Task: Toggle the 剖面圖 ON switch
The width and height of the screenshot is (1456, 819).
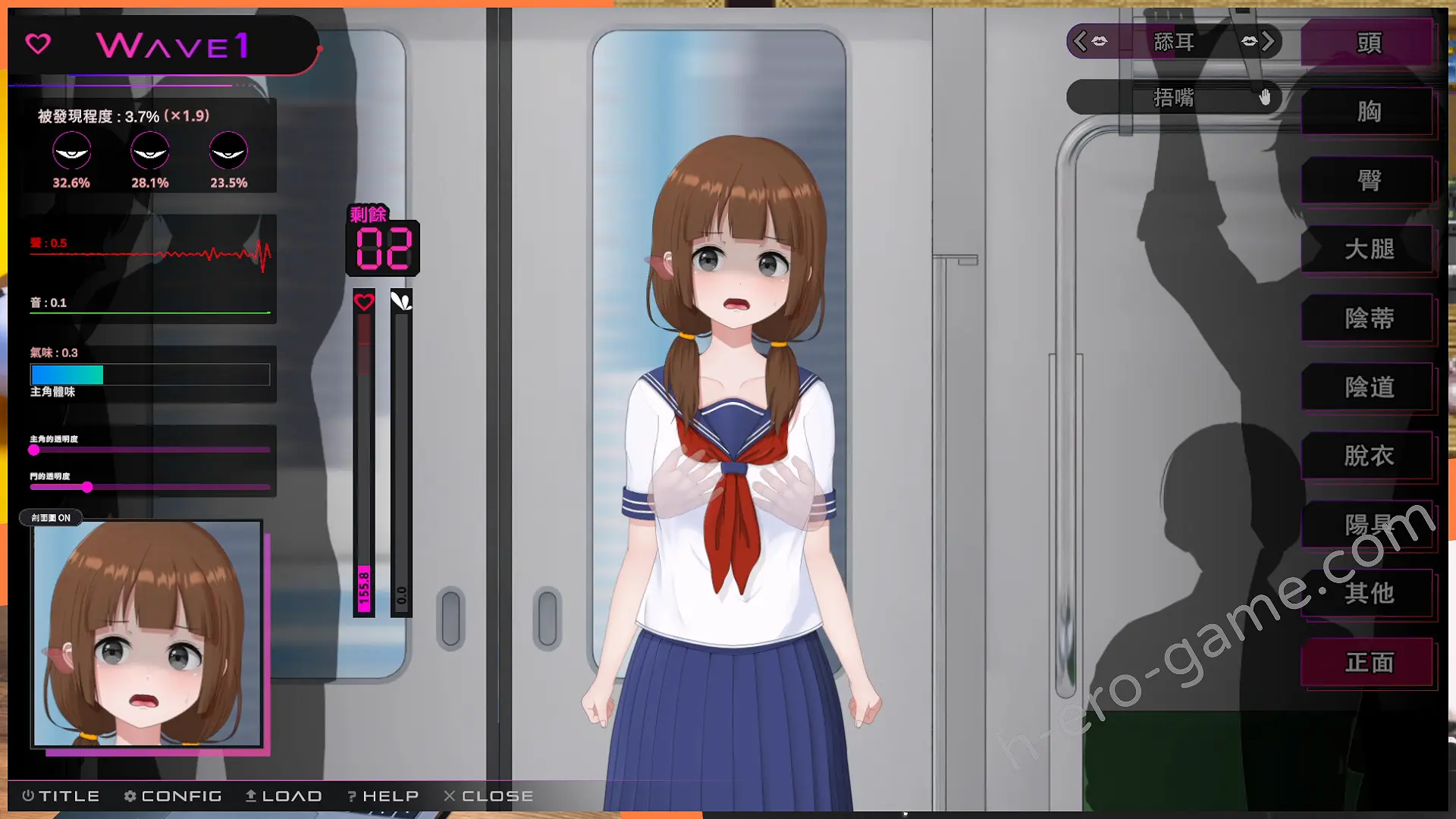Action: (x=51, y=518)
